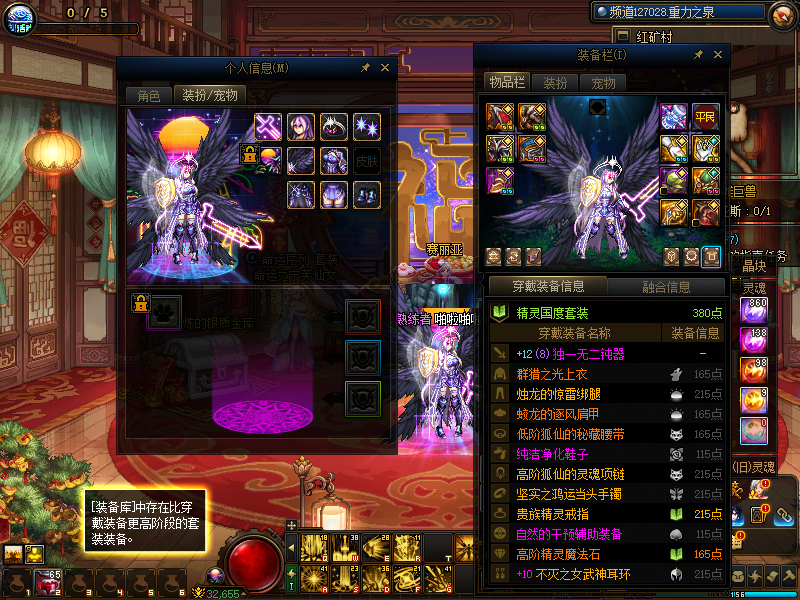Pin the equipment panel window
The width and height of the screenshot is (800, 600).
[697, 55]
